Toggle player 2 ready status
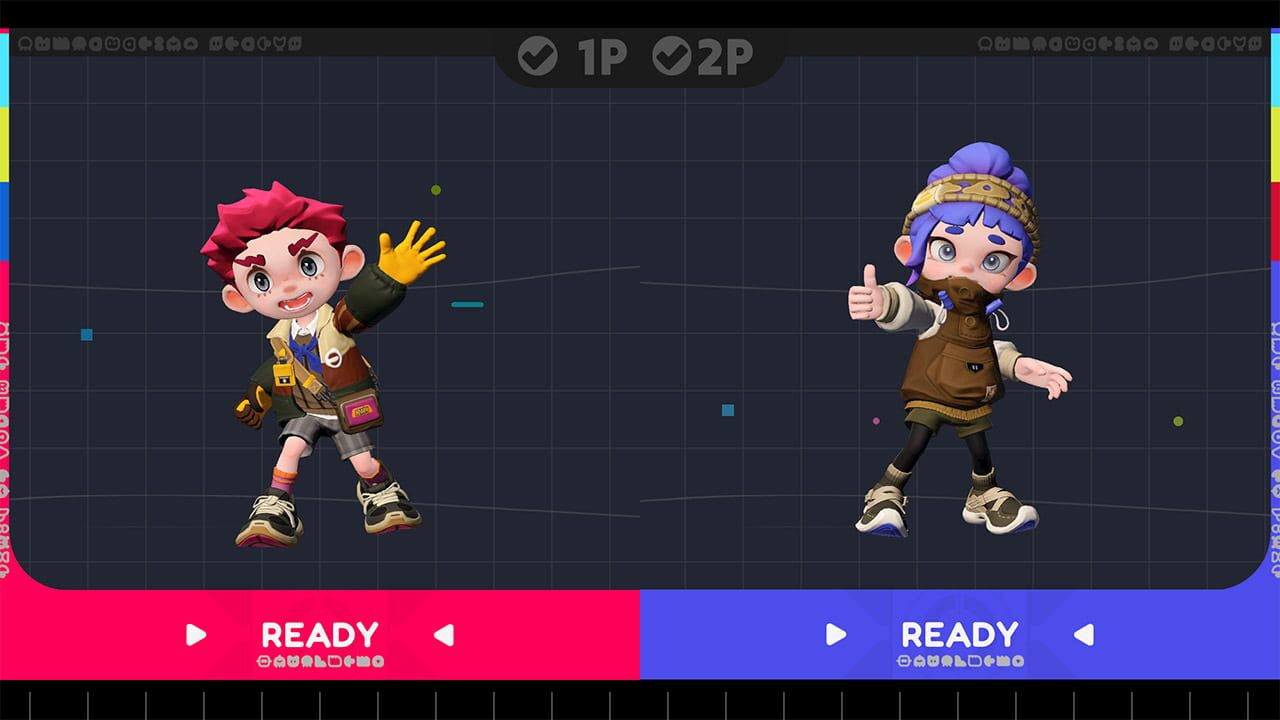The image size is (1280, 720). click(961, 633)
